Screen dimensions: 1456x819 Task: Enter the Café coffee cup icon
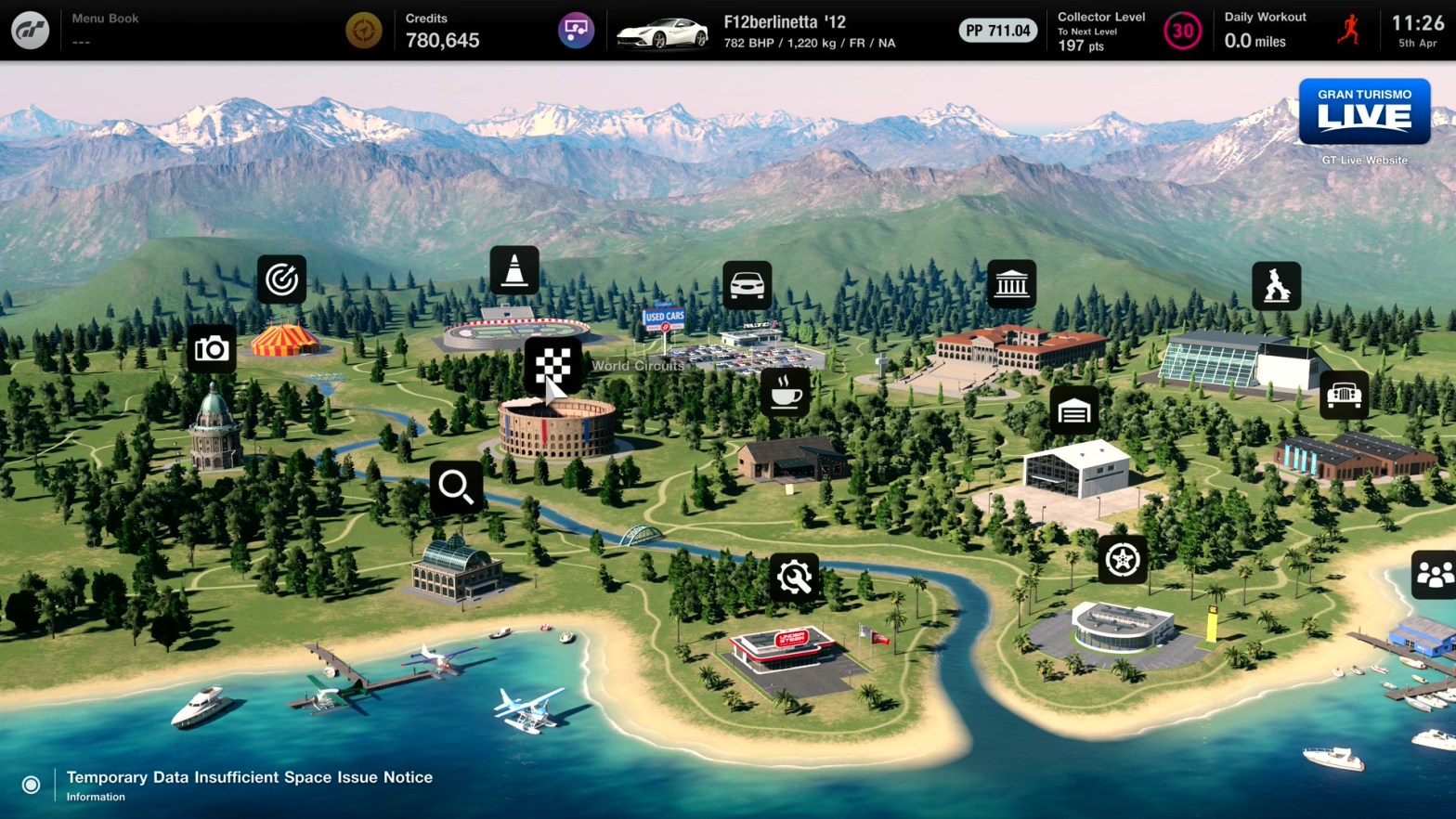tap(785, 392)
